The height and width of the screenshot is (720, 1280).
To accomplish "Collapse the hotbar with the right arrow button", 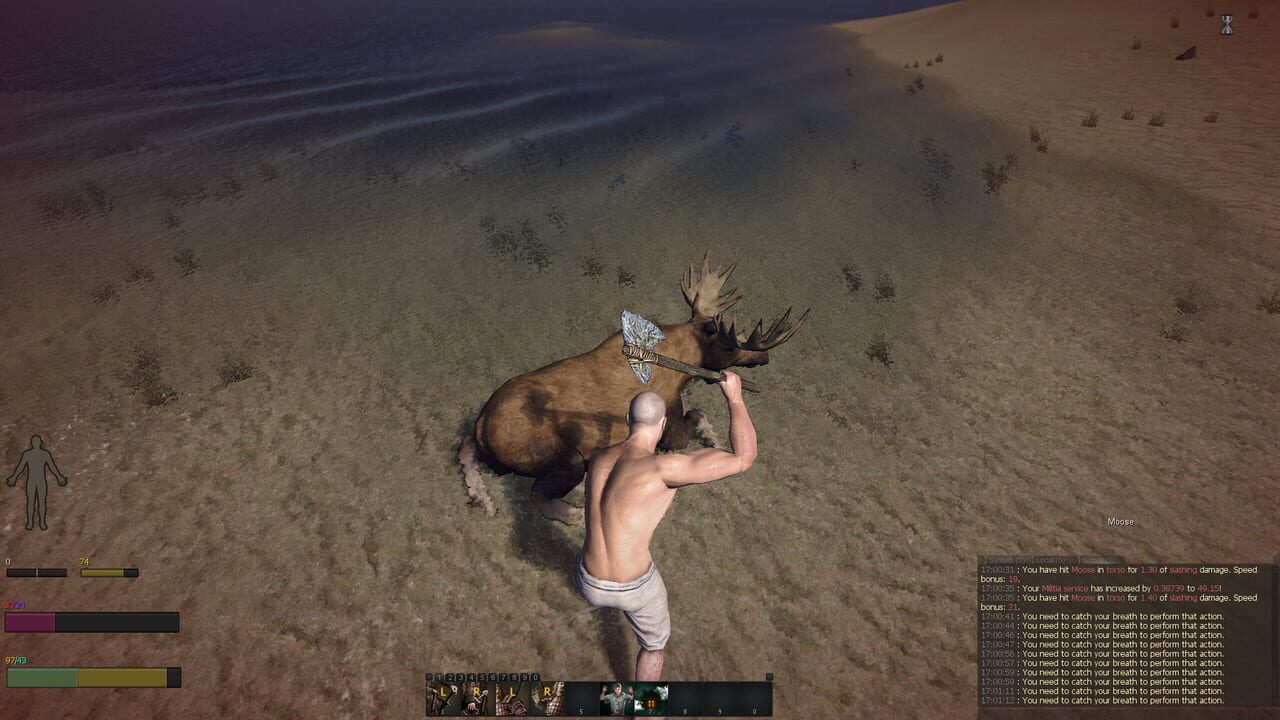I will click(770, 677).
